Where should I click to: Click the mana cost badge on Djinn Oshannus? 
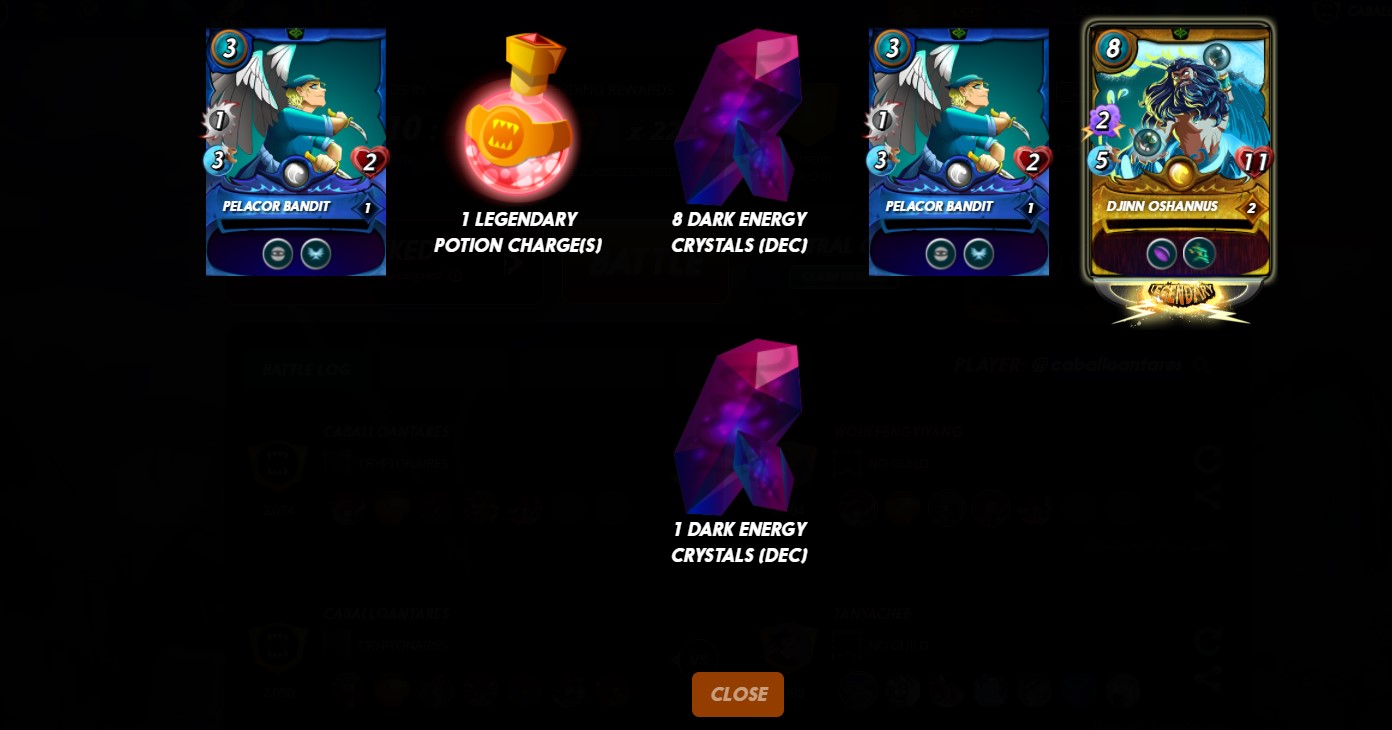tap(1112, 48)
